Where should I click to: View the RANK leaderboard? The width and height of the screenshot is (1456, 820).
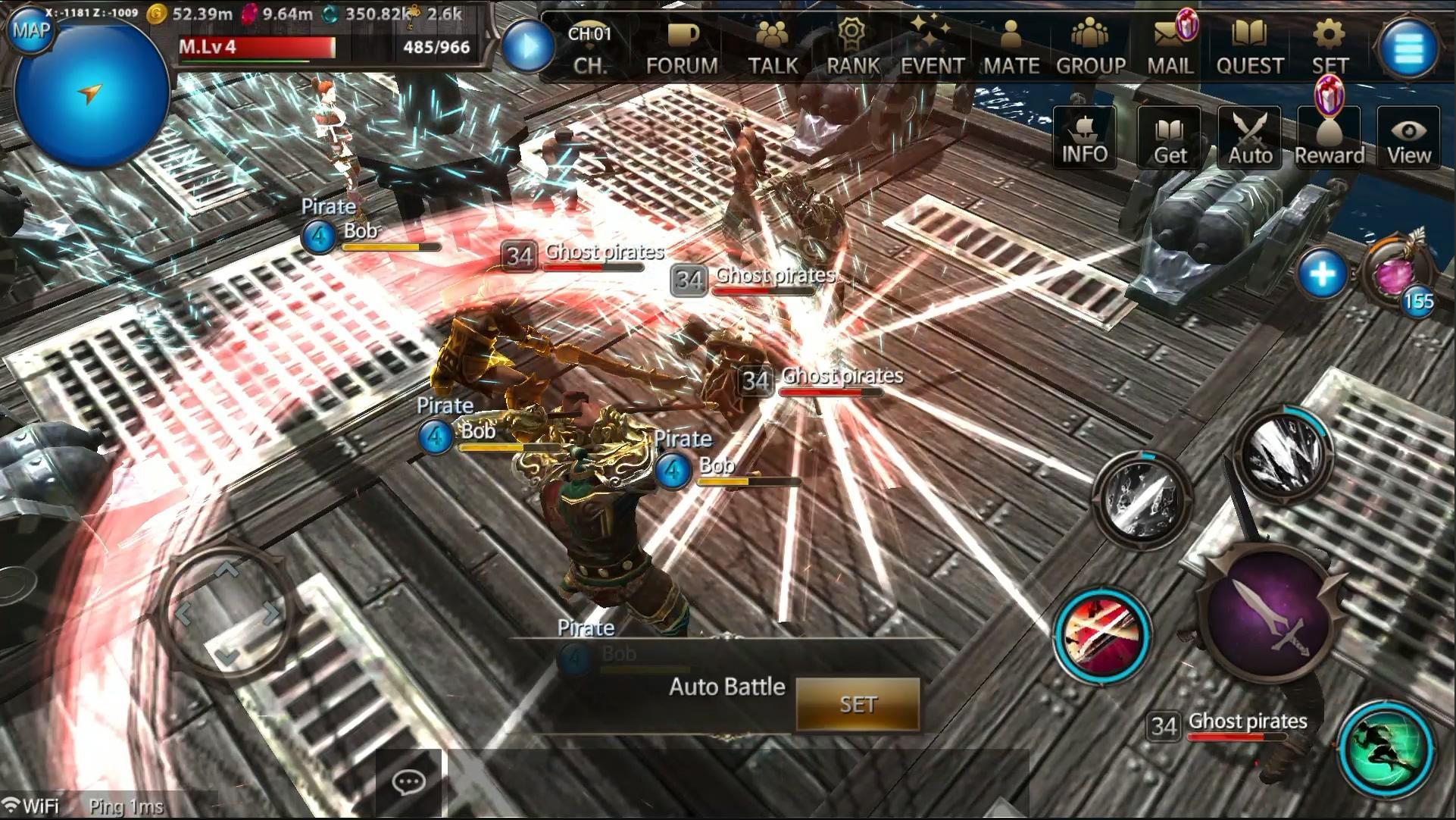[851, 47]
